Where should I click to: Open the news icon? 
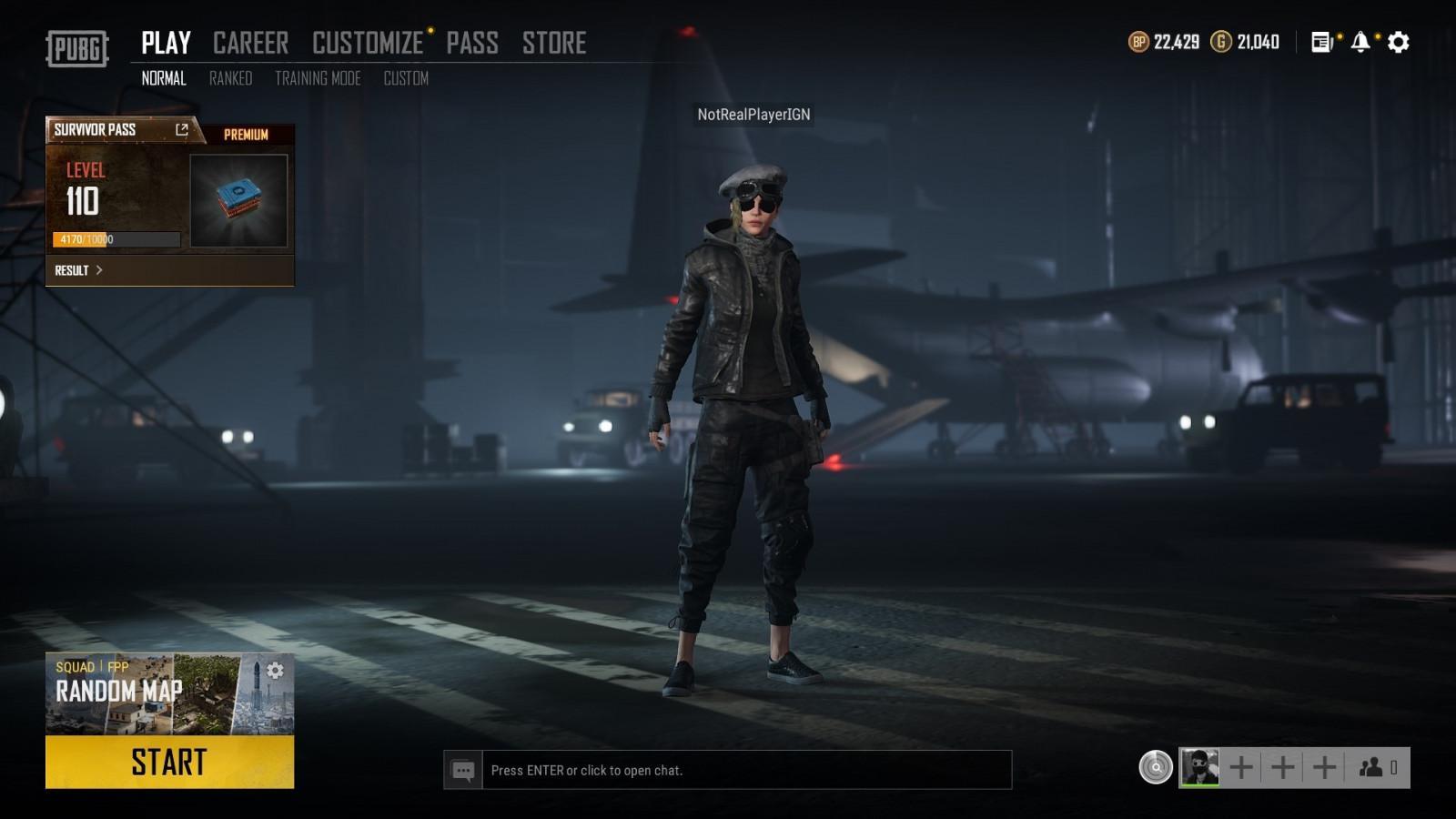[x=1321, y=42]
